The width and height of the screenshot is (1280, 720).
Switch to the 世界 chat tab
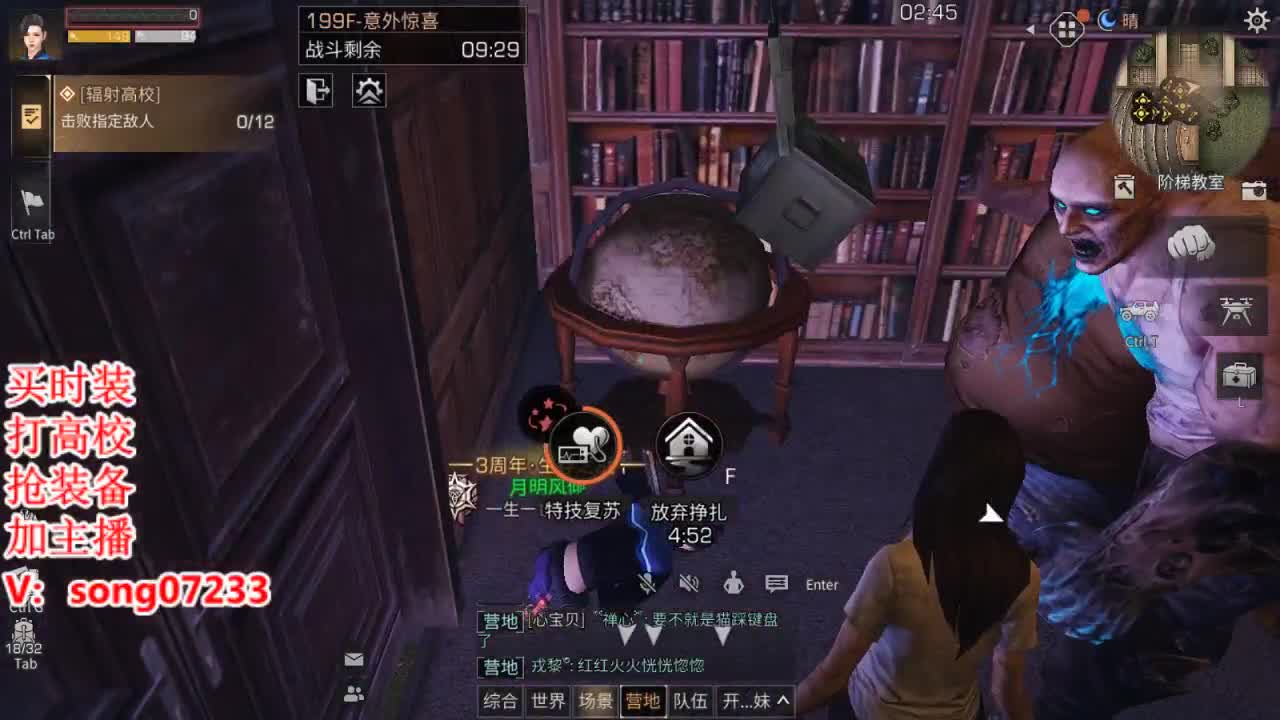(546, 702)
